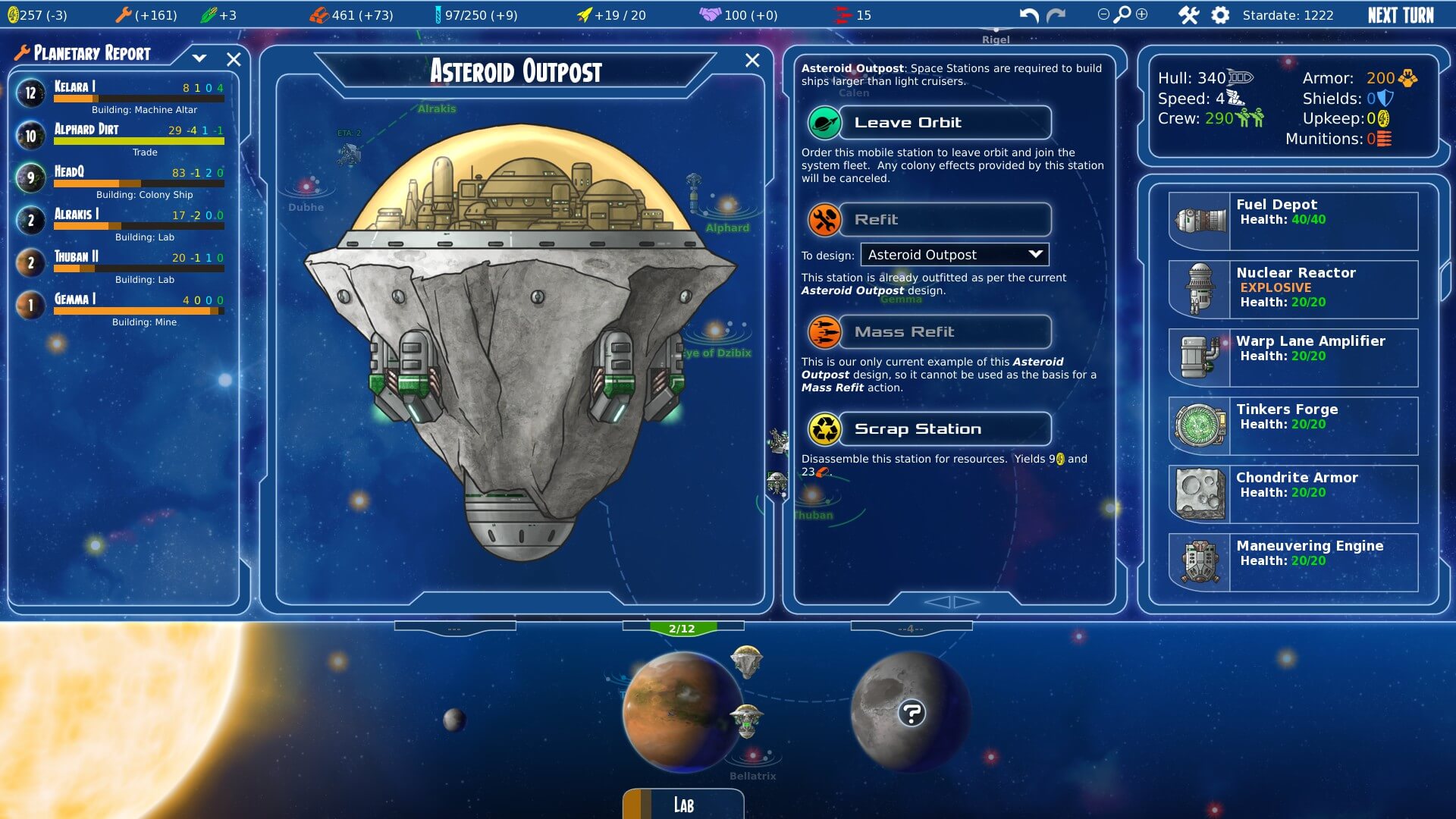
Task: Close the Asteroid Outpost window
Action: click(752, 61)
